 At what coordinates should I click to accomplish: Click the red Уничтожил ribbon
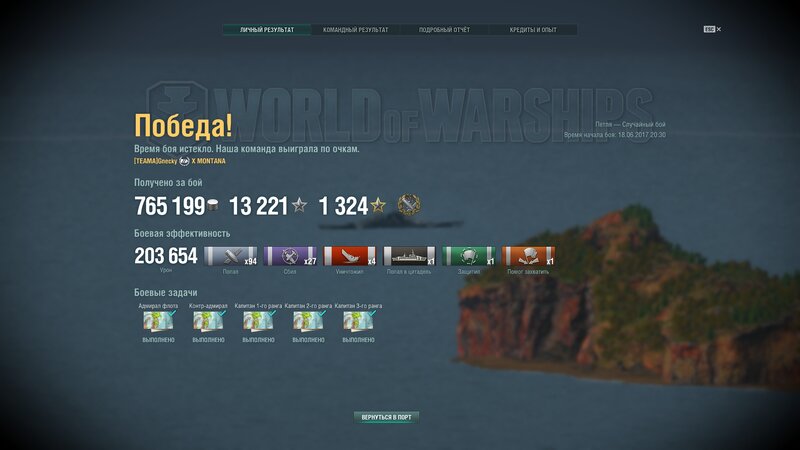tap(349, 256)
